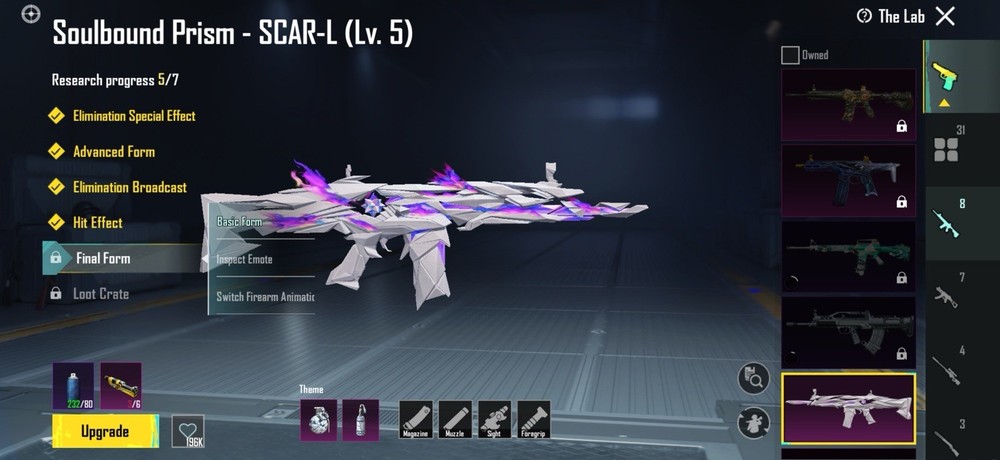
Task: Open the Advanced Form entry
Action: tap(113, 152)
